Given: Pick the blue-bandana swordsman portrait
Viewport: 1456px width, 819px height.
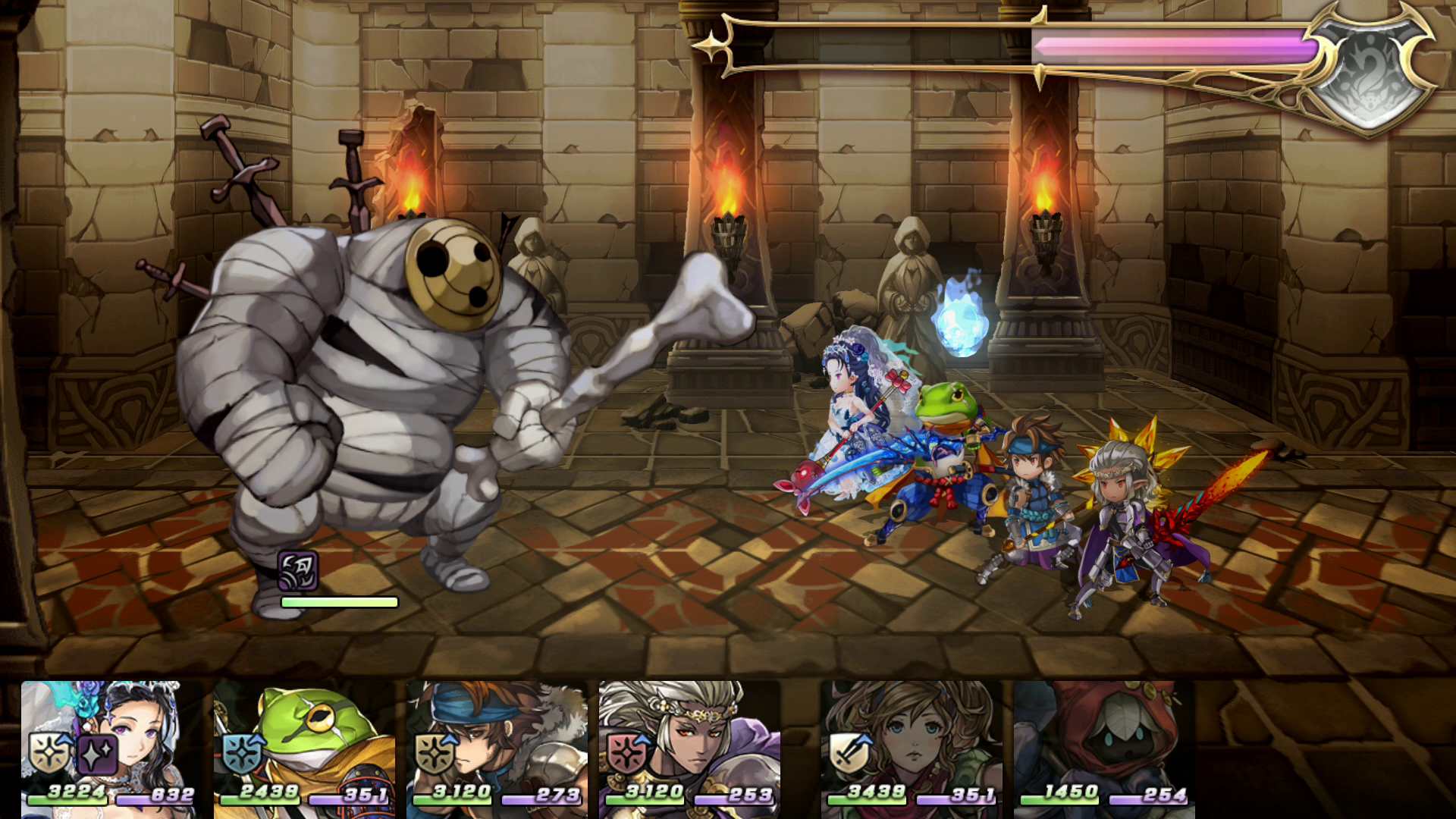Looking at the screenshot, I should [496, 747].
